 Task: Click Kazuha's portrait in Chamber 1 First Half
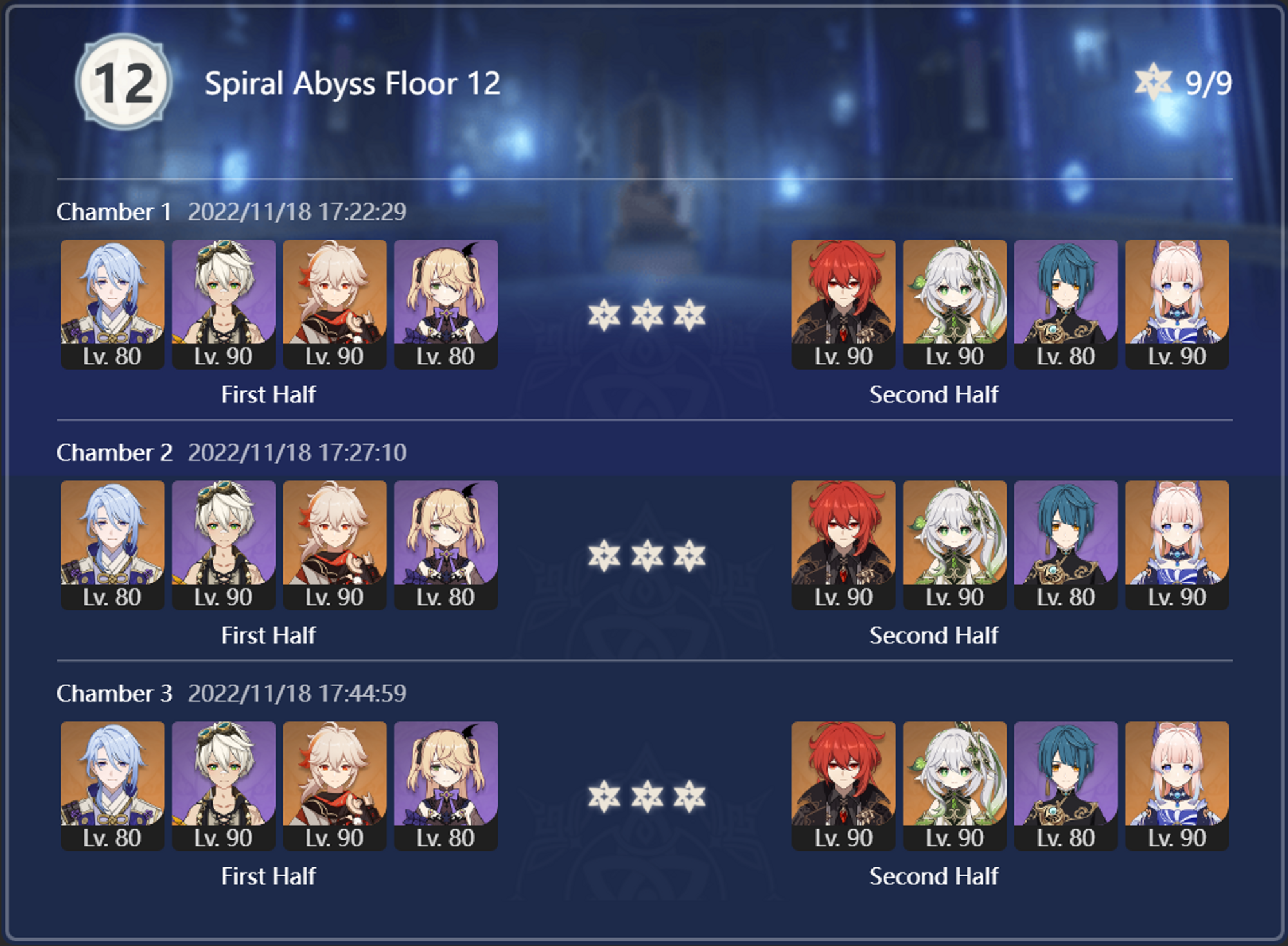tap(336, 303)
